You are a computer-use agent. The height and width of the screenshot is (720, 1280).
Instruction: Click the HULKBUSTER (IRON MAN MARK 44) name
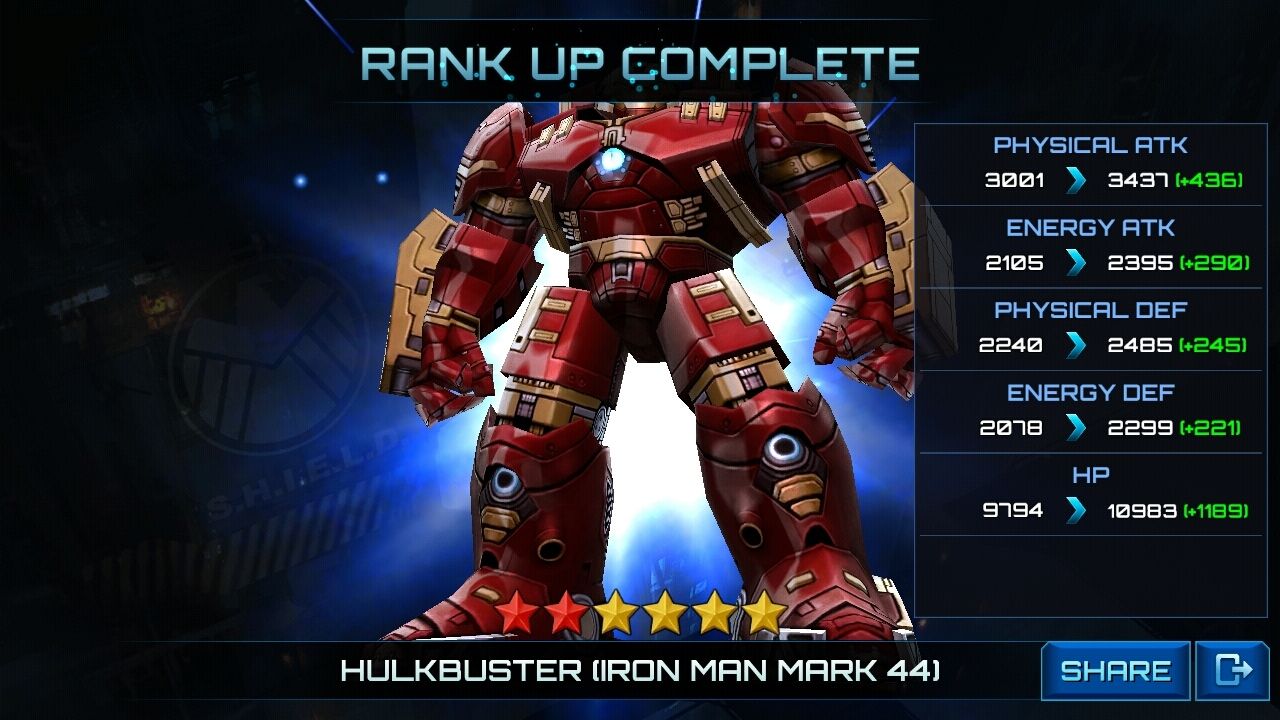click(x=640, y=670)
